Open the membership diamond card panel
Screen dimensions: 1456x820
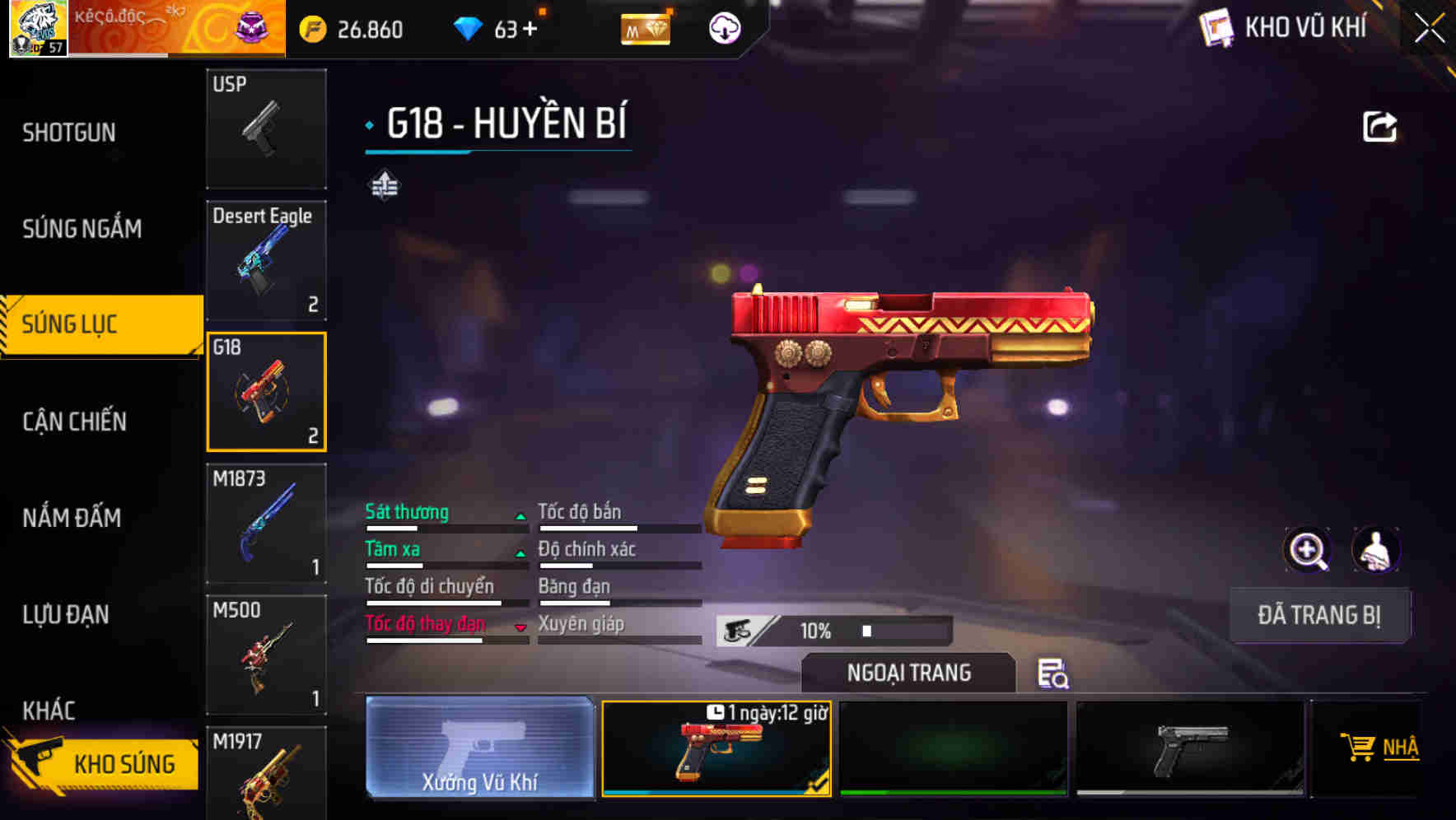click(x=646, y=29)
